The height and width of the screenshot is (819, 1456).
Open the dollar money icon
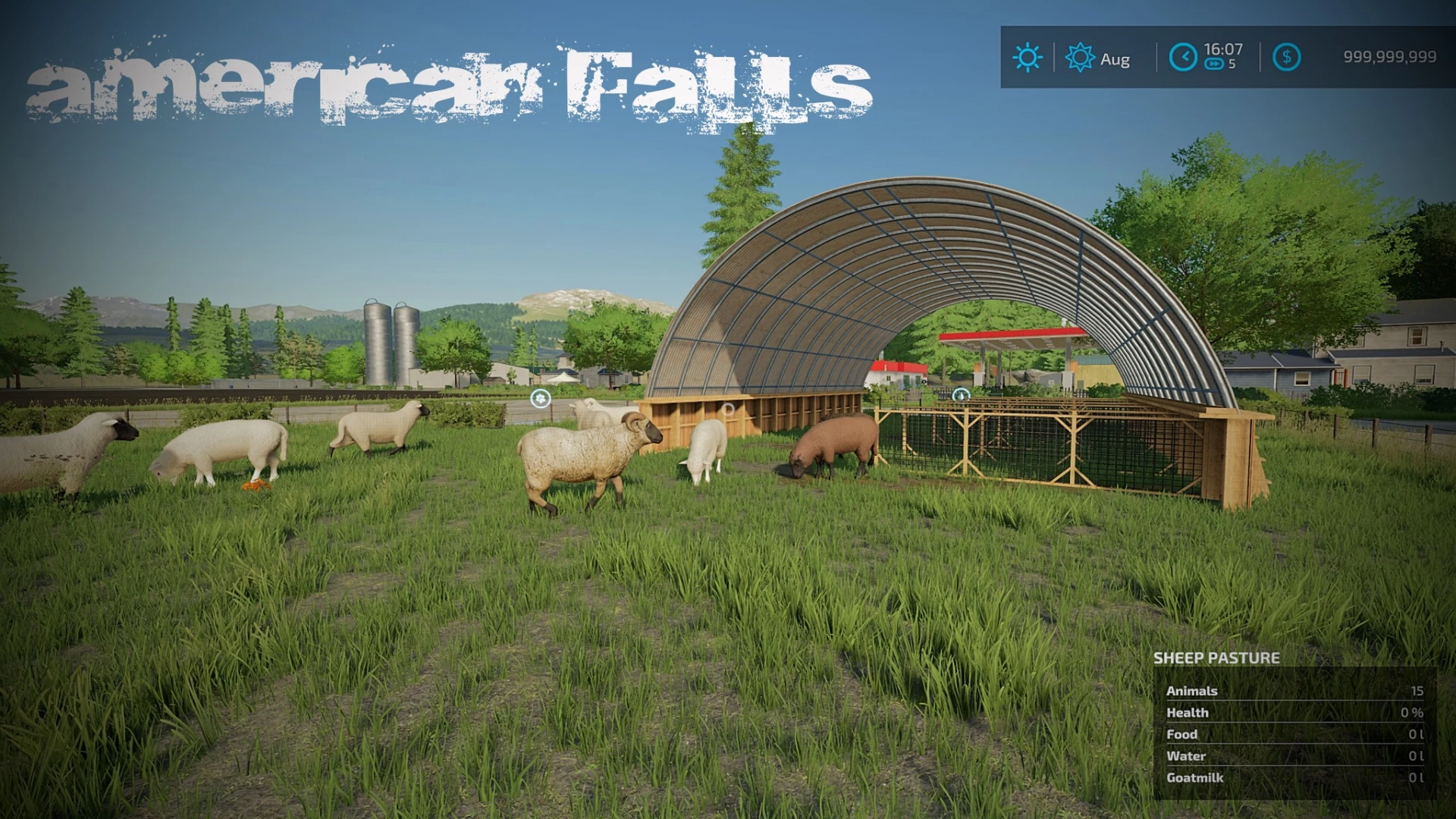tap(1286, 58)
